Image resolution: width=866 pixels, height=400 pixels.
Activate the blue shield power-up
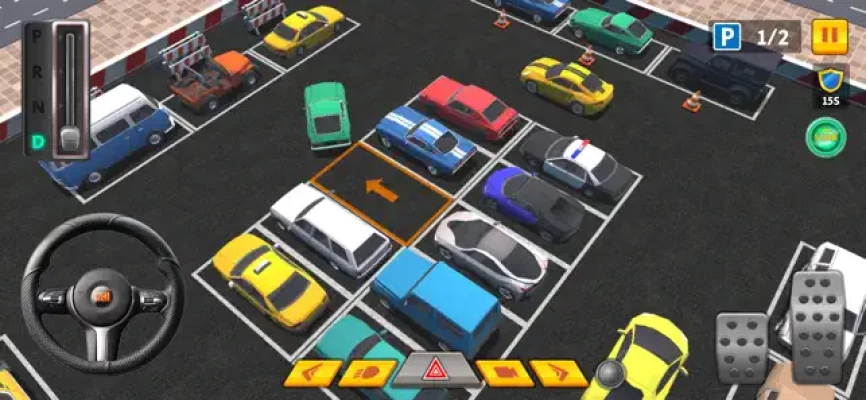pos(827,82)
